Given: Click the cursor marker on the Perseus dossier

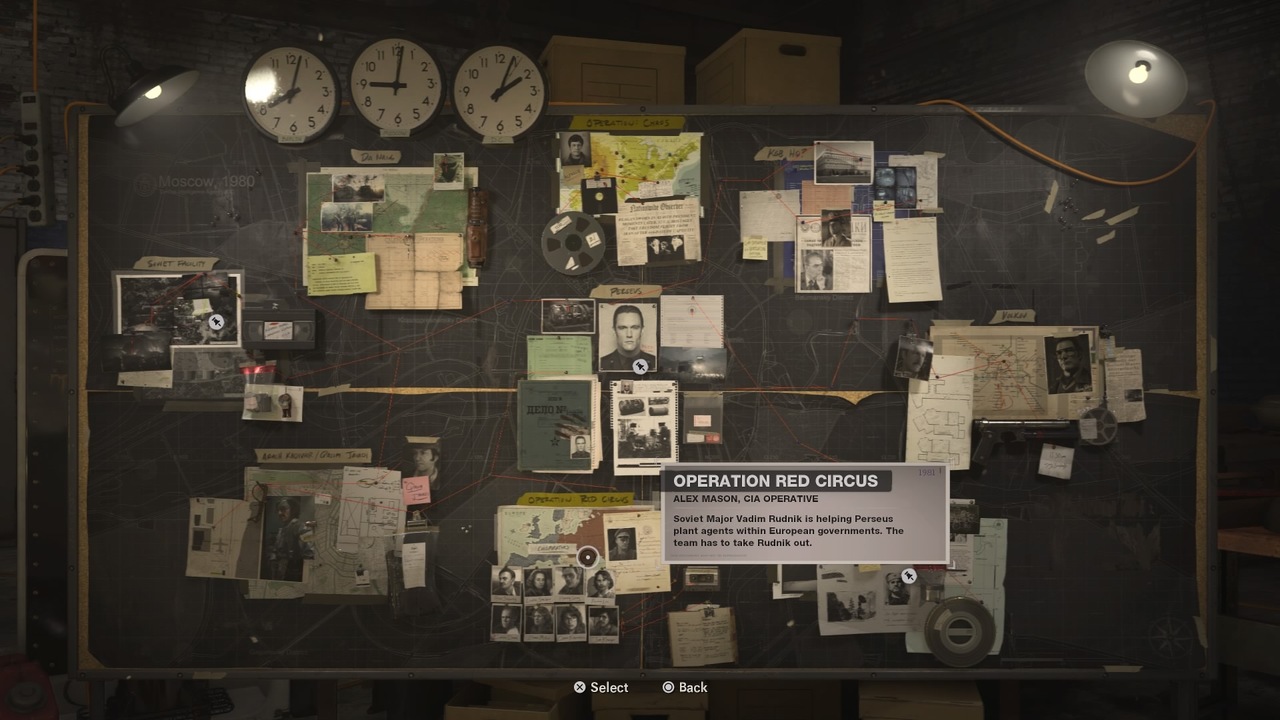Looking at the screenshot, I should coord(640,366).
